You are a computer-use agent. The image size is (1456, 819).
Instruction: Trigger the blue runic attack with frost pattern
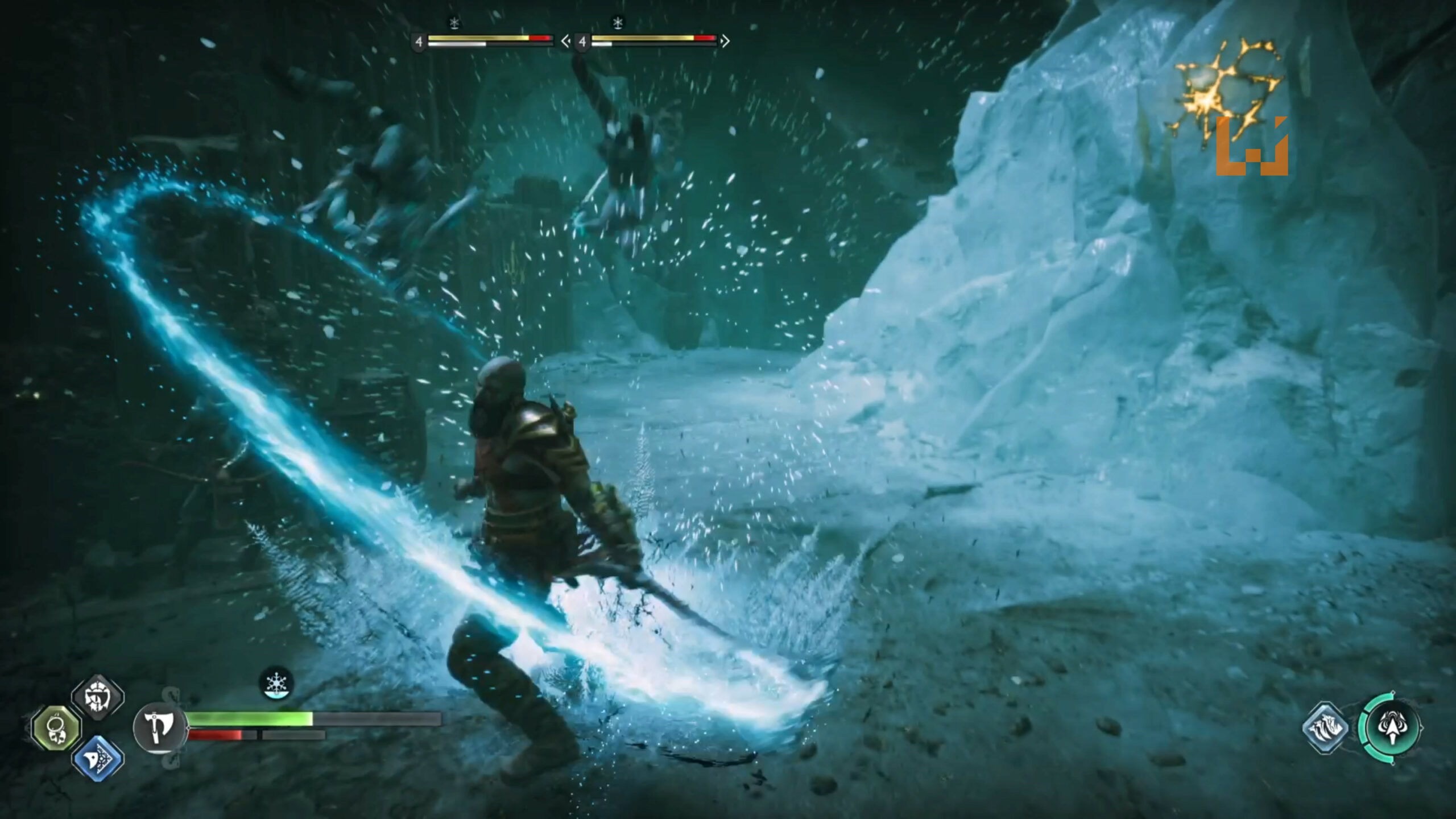(98, 759)
